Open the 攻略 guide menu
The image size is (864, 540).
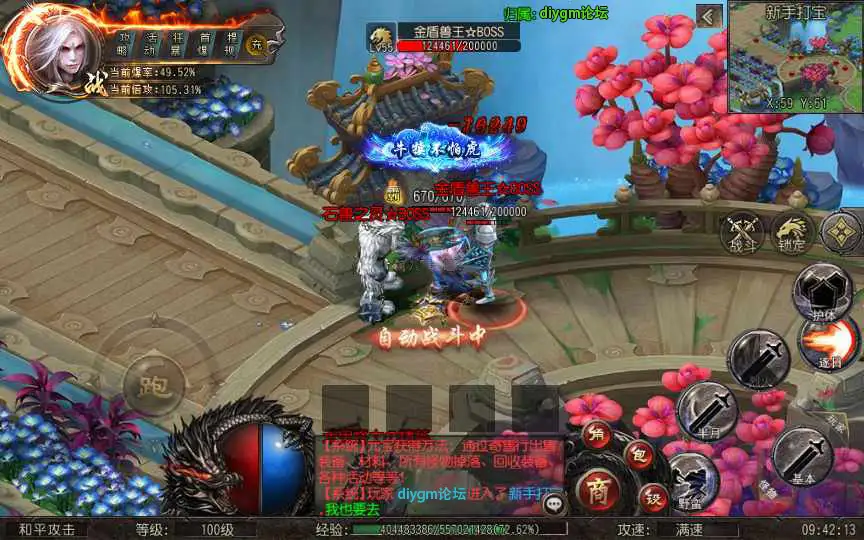coord(123,42)
